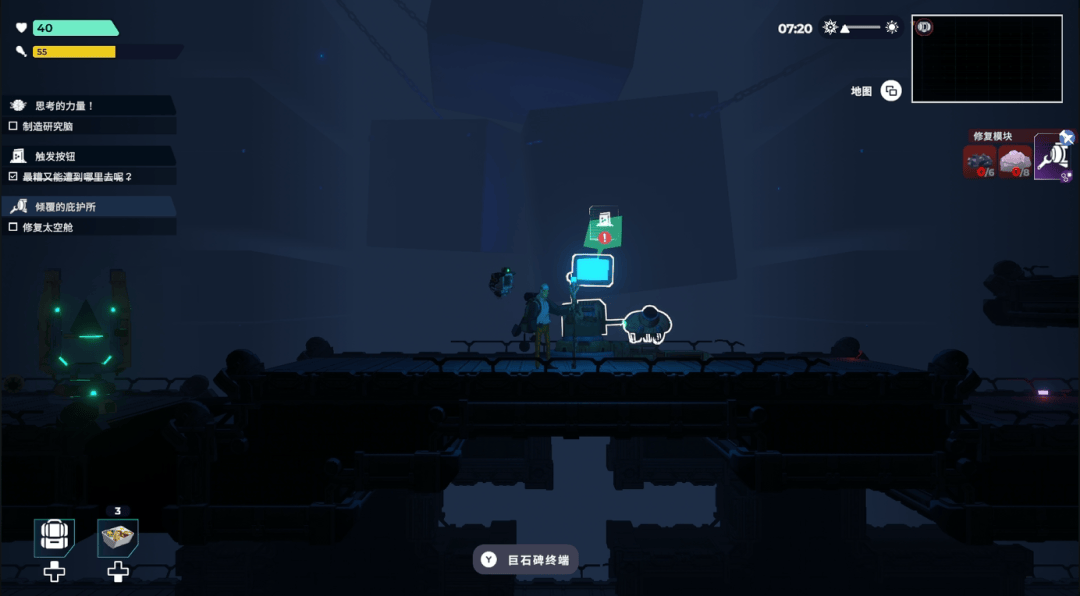Click the player marker on the minimap

click(x=924, y=27)
